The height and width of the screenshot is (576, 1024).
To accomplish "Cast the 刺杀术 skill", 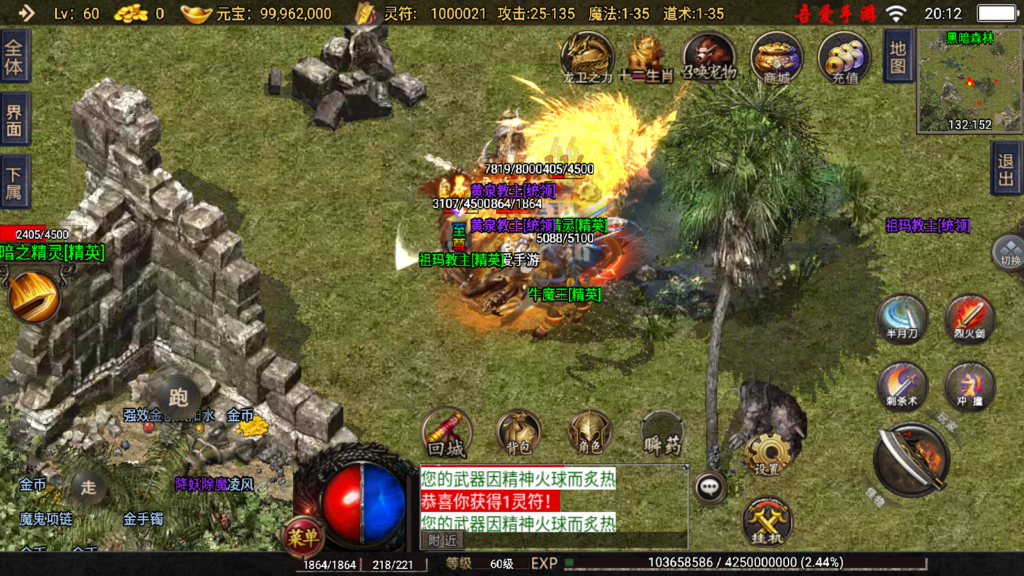I will (x=901, y=386).
